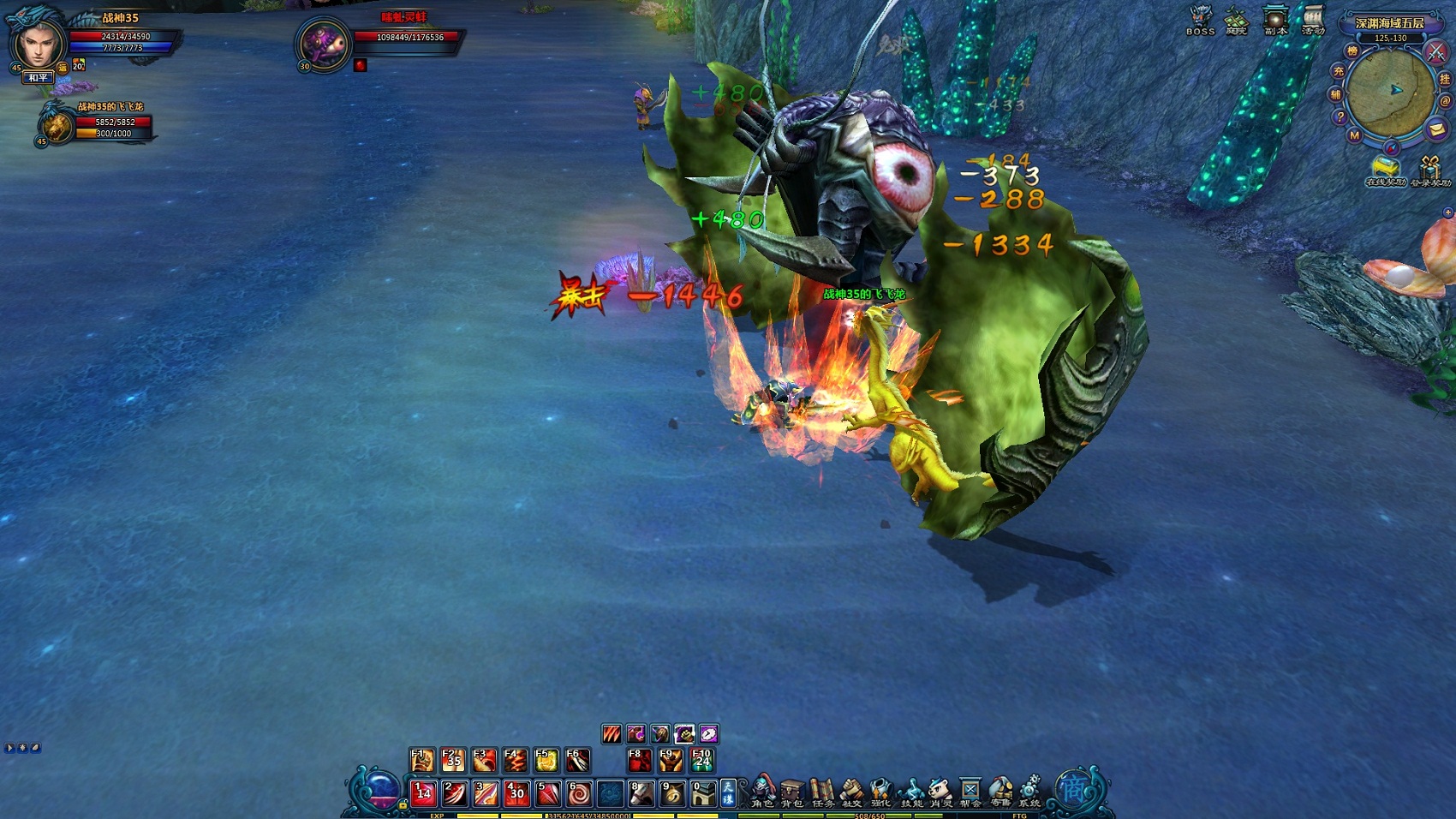Screen dimensions: 1456x819
Task: Open the BOSS menu icon
Action: [1200, 19]
